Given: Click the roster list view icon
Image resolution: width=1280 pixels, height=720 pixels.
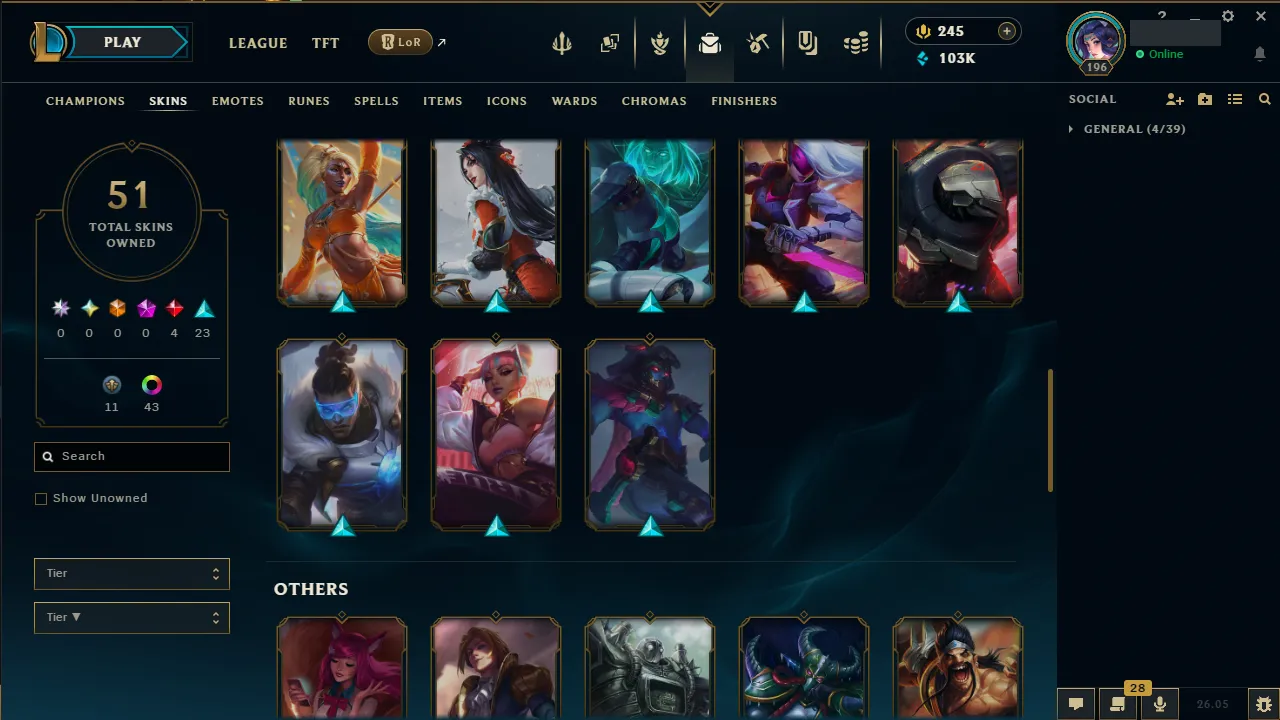Looking at the screenshot, I should 1235,99.
